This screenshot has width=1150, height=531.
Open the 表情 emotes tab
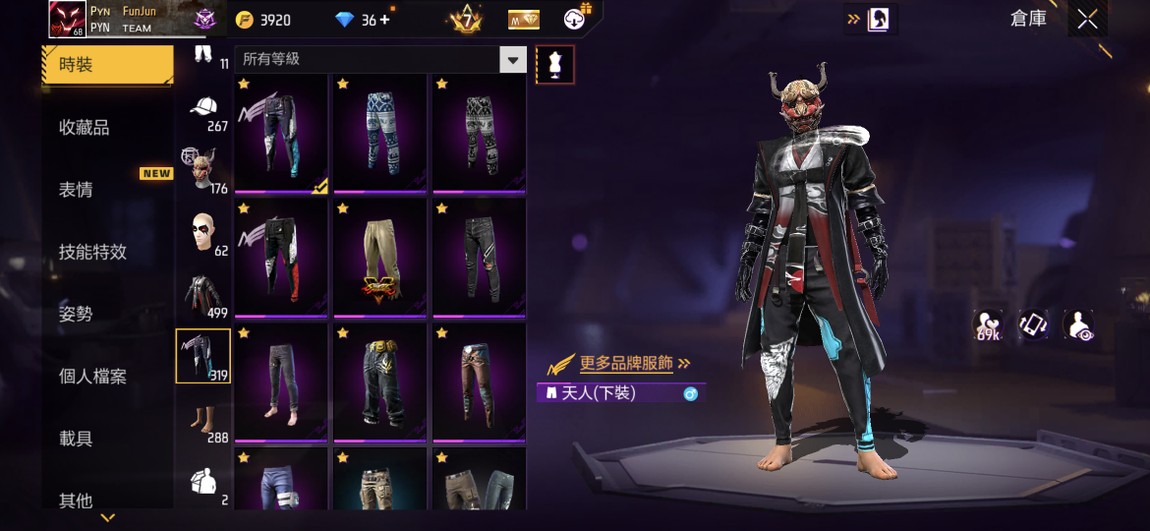point(77,190)
